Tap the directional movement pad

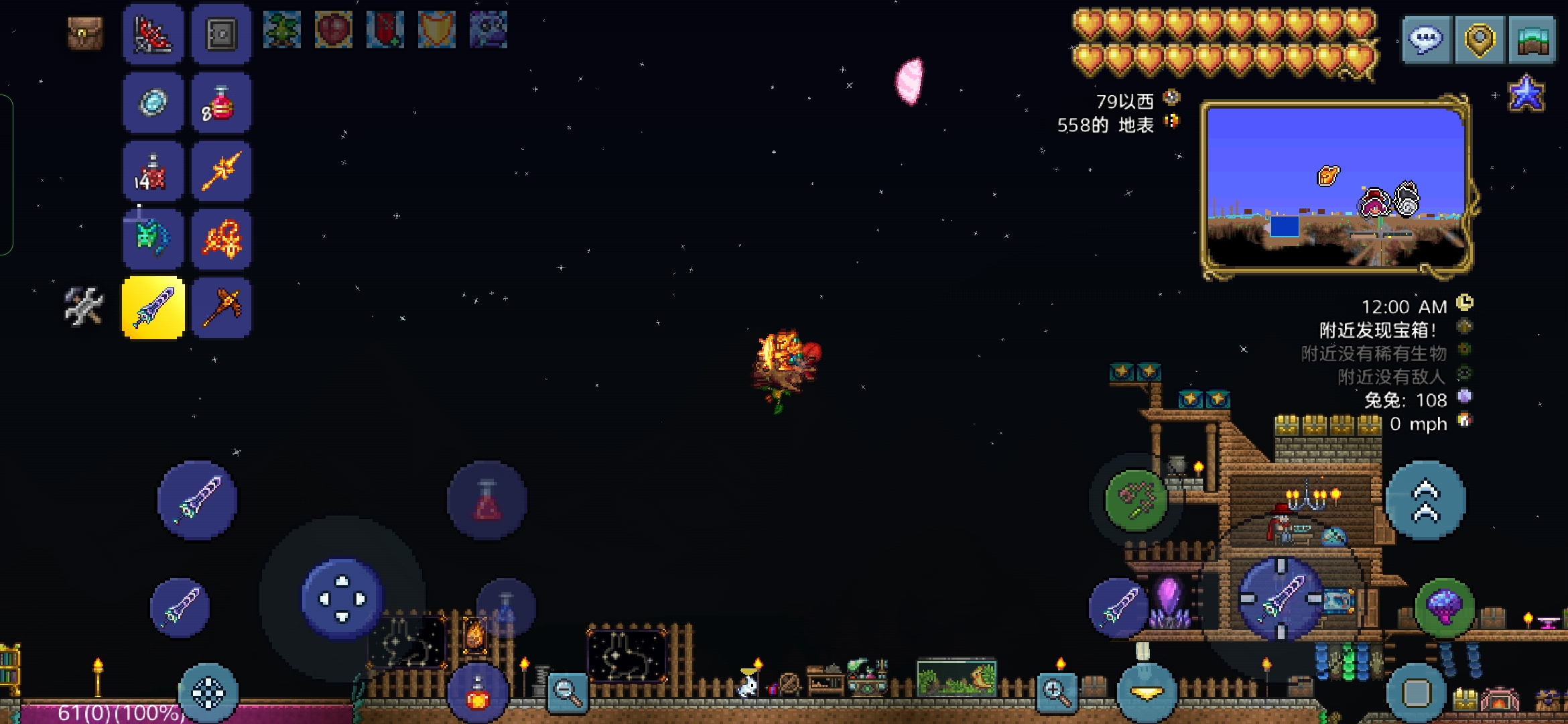click(342, 598)
